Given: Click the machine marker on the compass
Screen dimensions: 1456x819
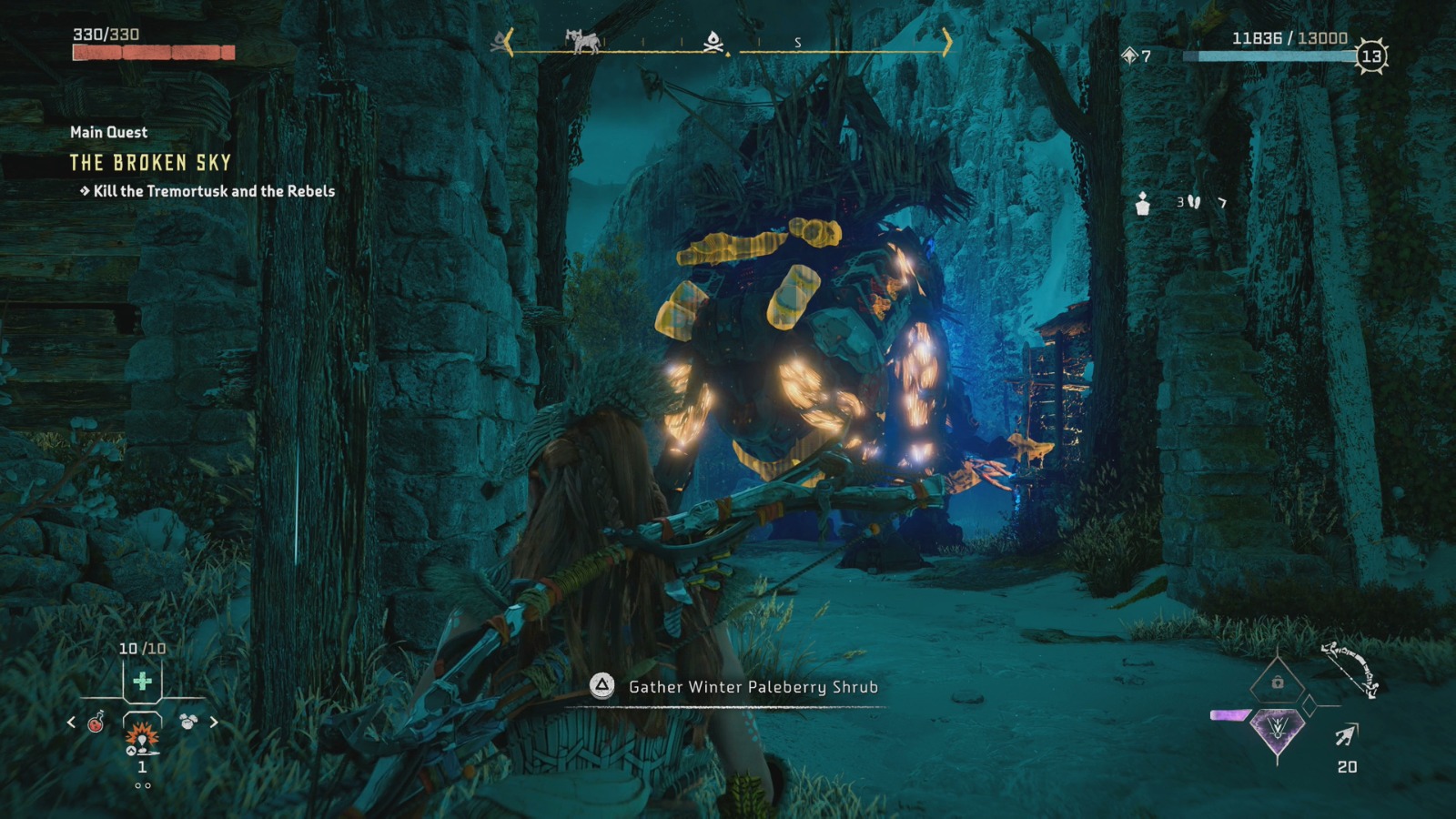Looking at the screenshot, I should (x=582, y=41).
